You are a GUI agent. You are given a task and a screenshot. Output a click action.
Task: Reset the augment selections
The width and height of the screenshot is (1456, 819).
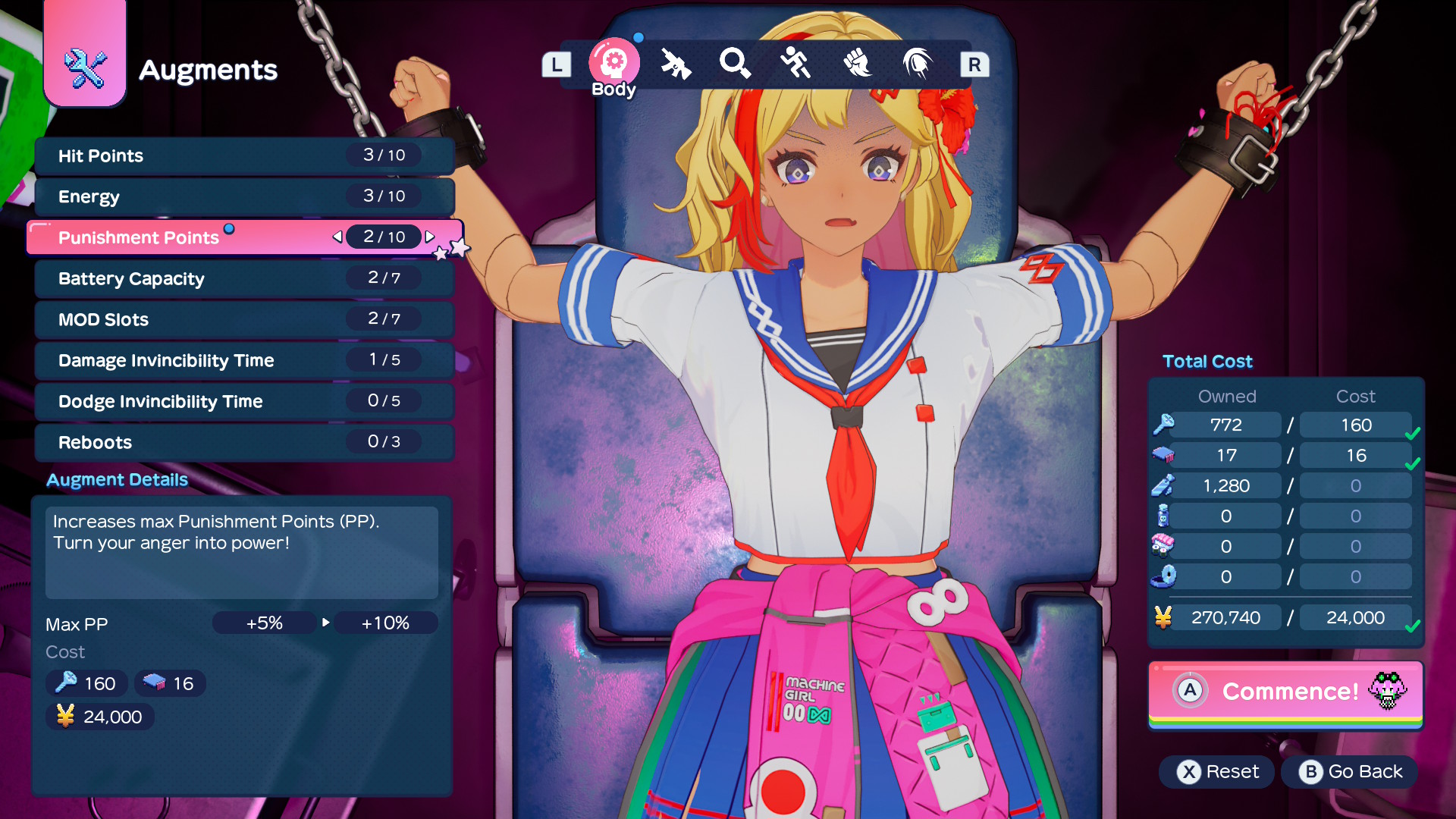[x=1217, y=772]
